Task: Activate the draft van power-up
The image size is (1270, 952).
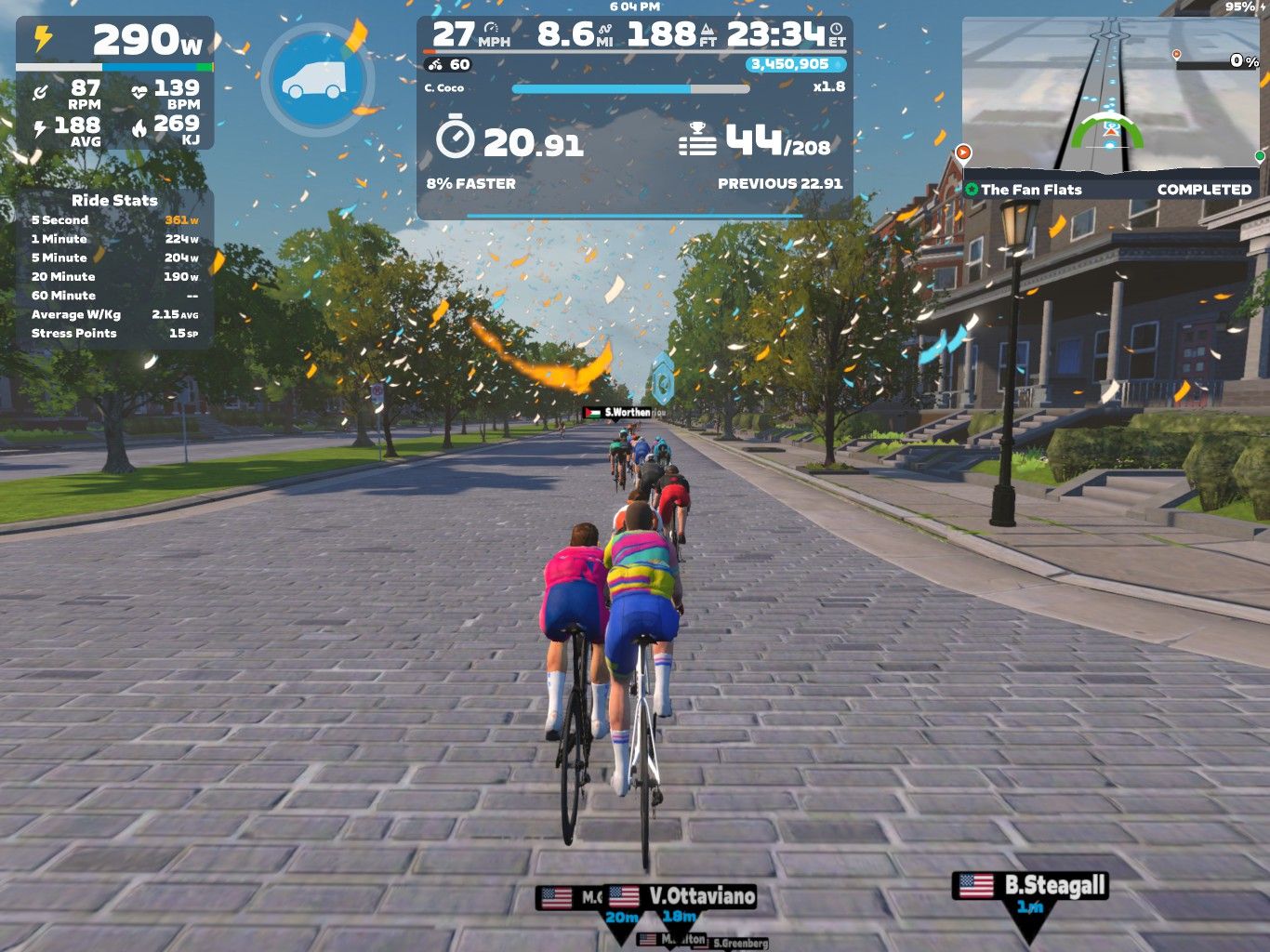Action: (317, 81)
